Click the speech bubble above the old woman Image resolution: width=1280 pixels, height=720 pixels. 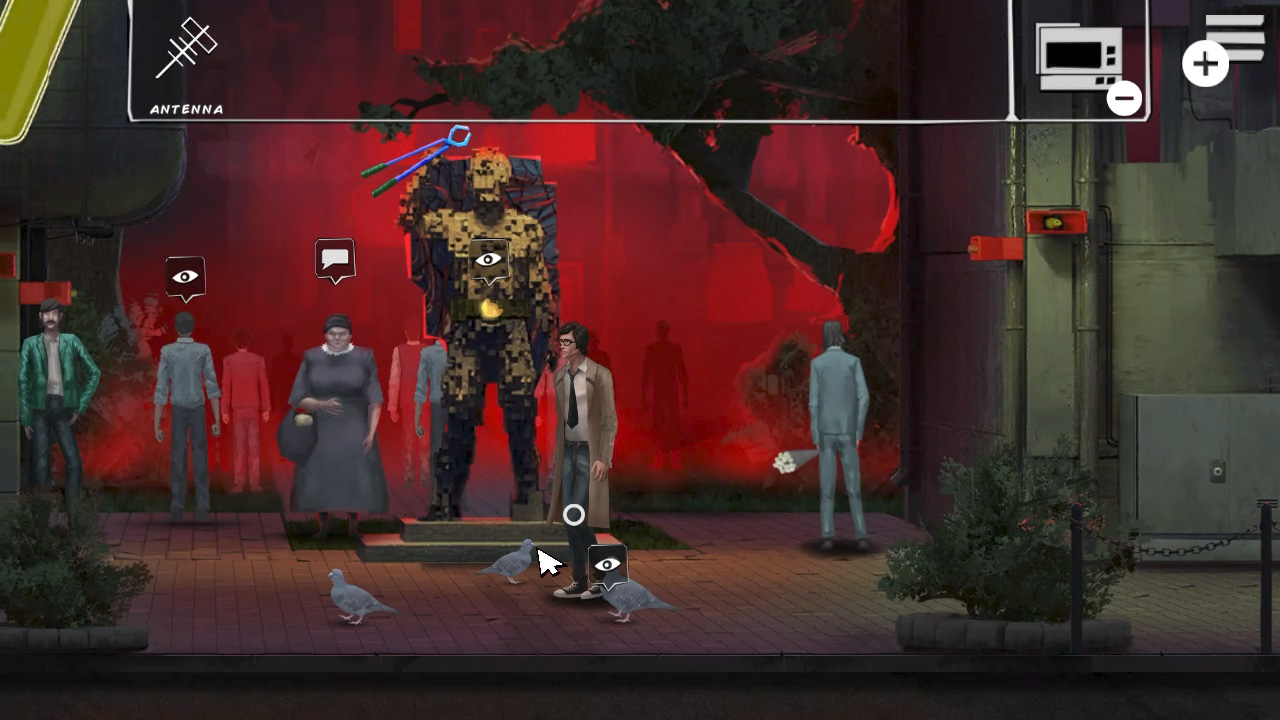(336, 258)
